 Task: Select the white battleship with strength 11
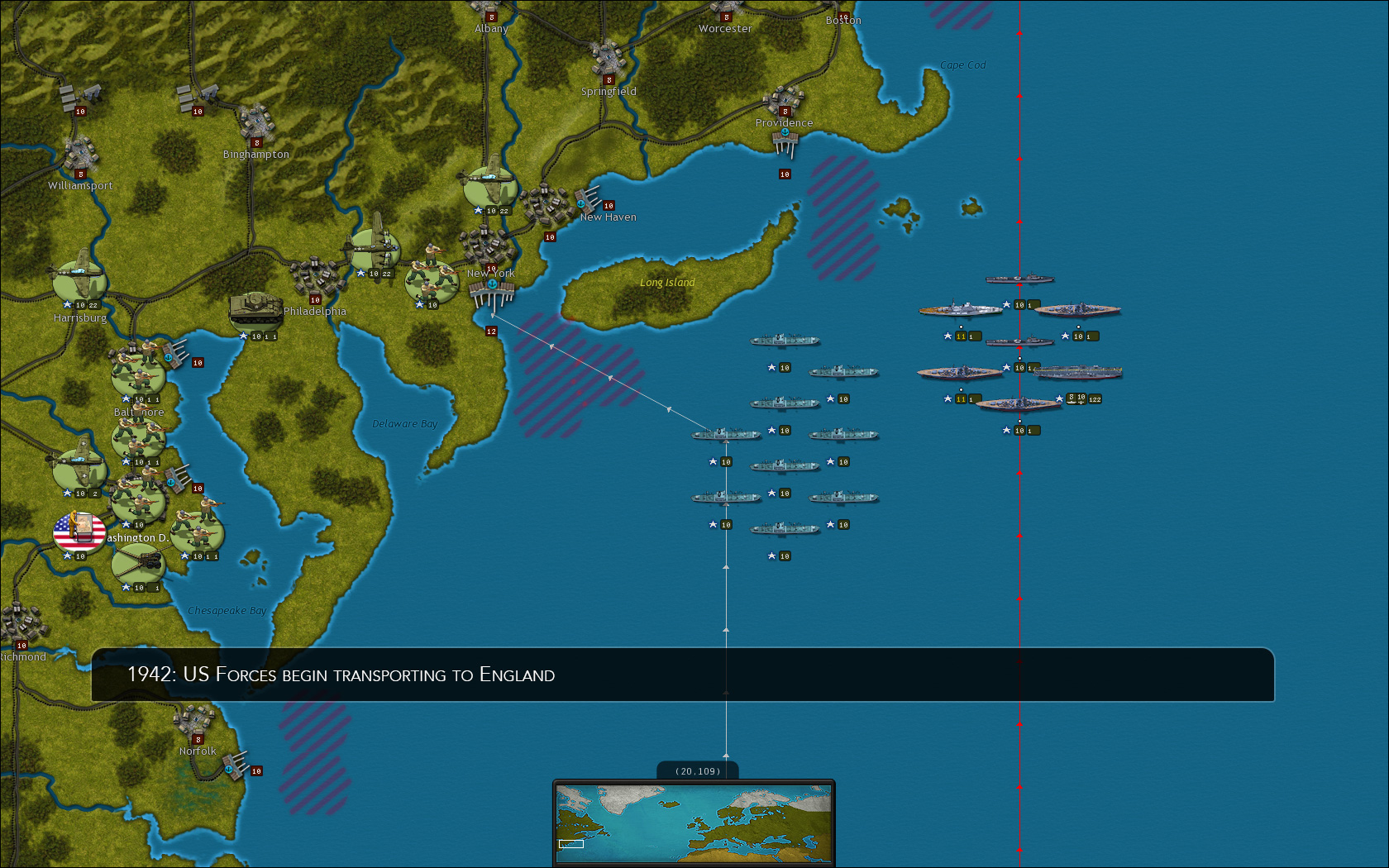[961, 310]
